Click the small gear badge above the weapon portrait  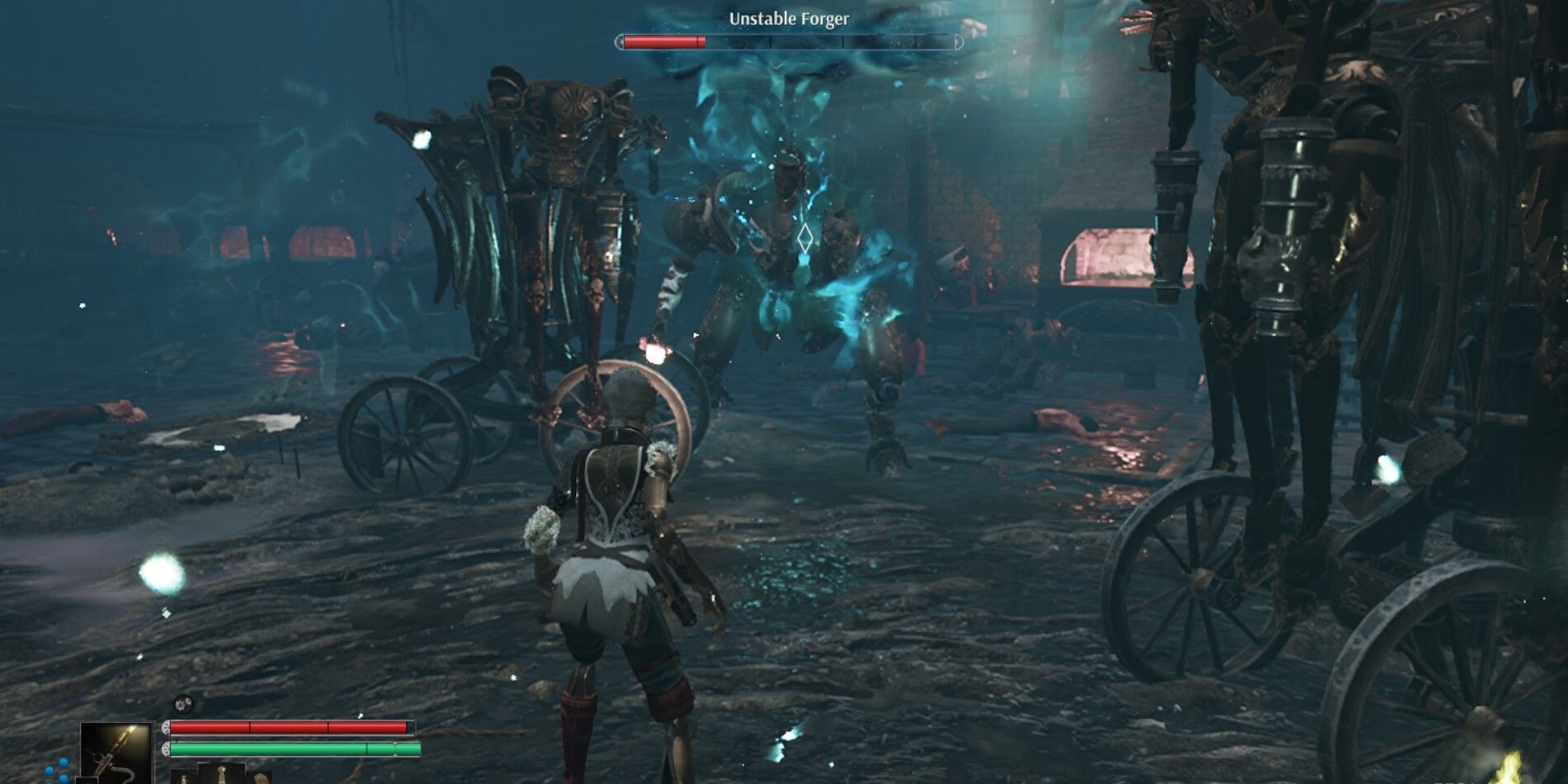(x=182, y=703)
